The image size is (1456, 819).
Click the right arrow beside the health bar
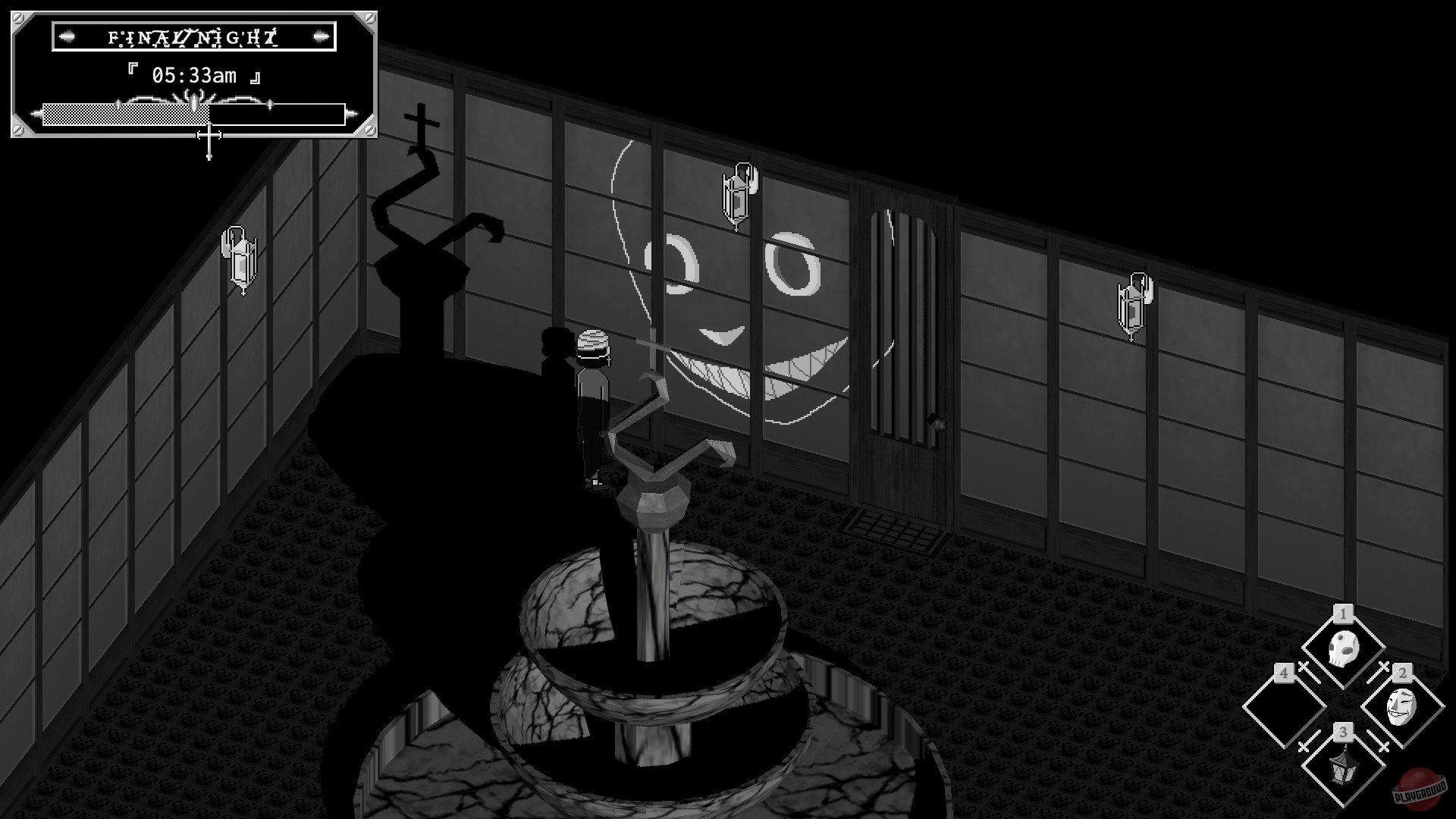pos(353,113)
